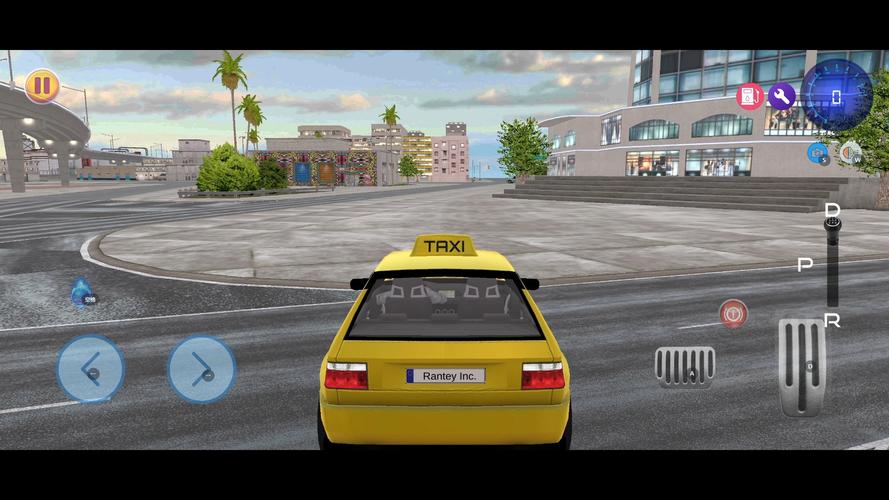Open the purple wrench repair icon
Image resolution: width=889 pixels, height=500 pixels.
(x=781, y=96)
